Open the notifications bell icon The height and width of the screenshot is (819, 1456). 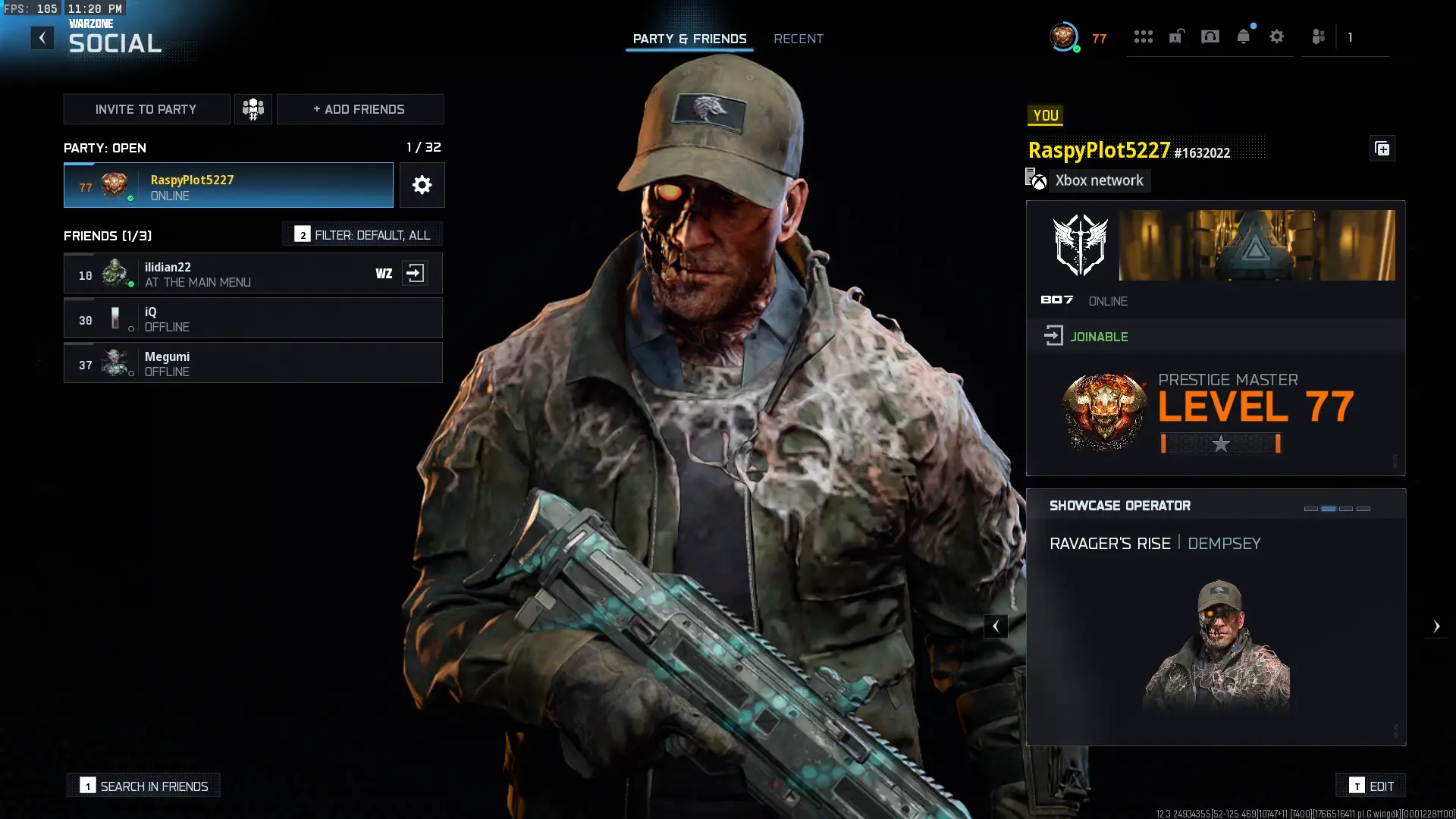click(x=1244, y=36)
